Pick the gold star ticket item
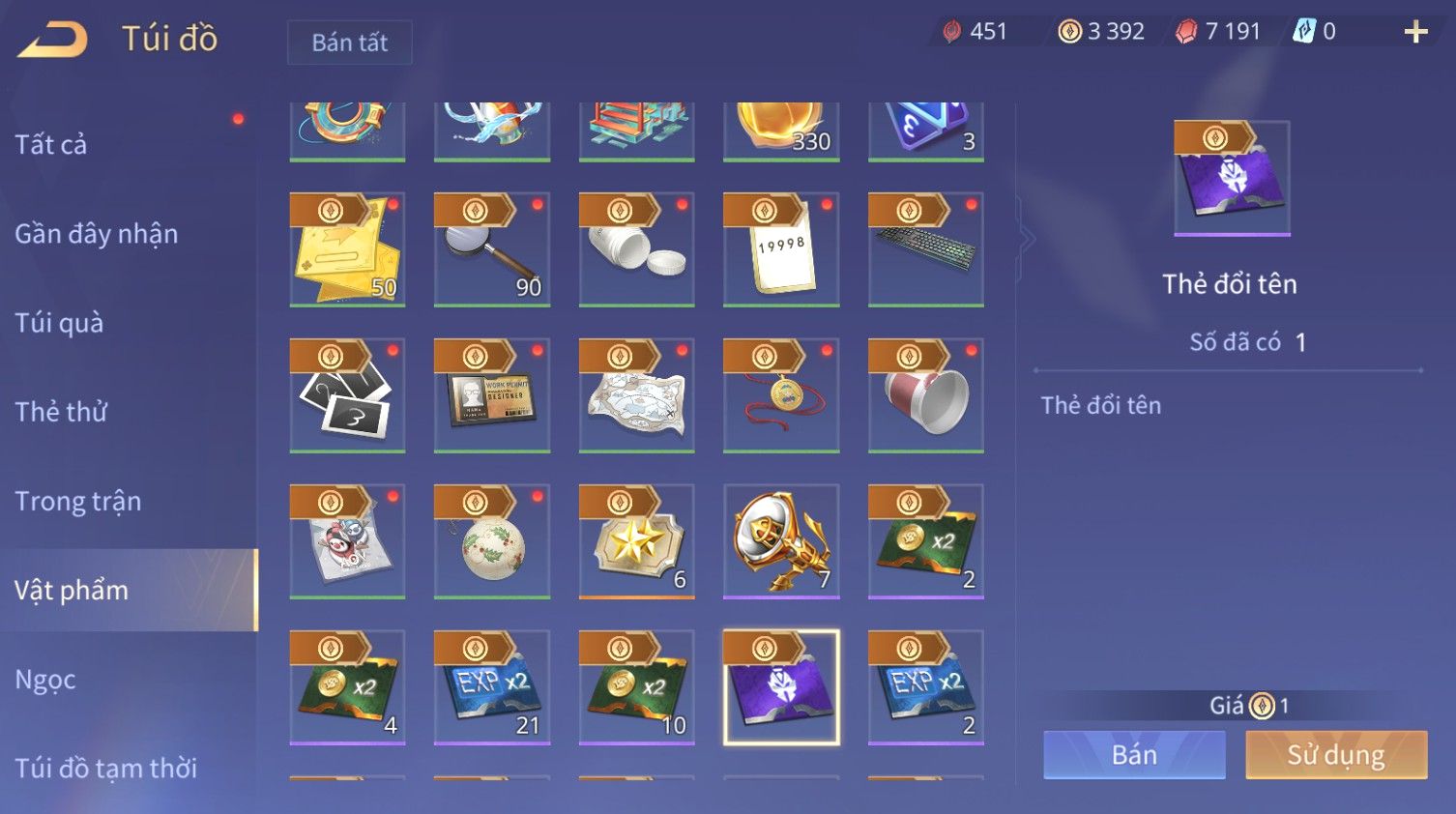 pyautogui.click(x=636, y=541)
